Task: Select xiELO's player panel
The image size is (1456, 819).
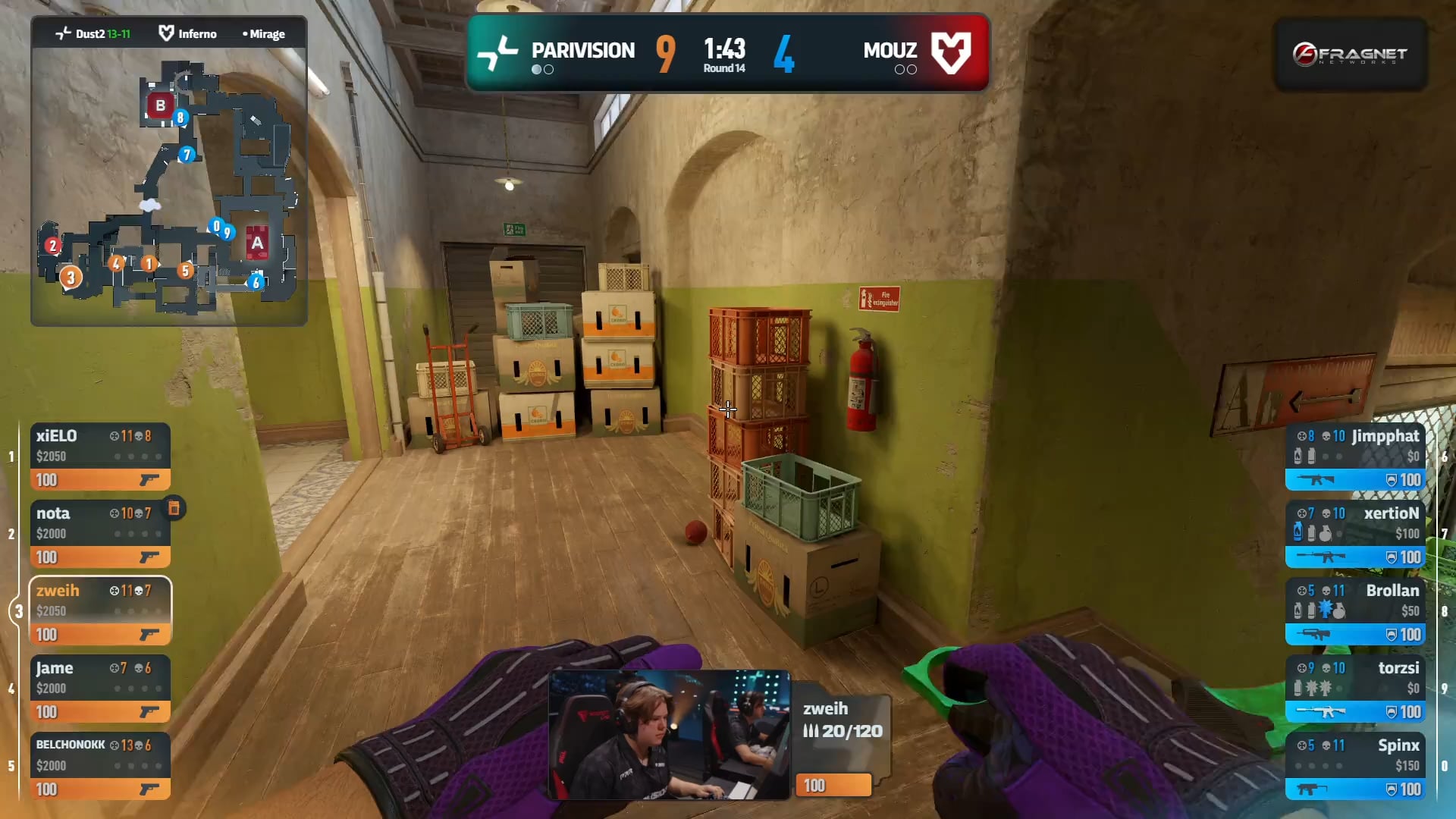Action: tap(99, 457)
